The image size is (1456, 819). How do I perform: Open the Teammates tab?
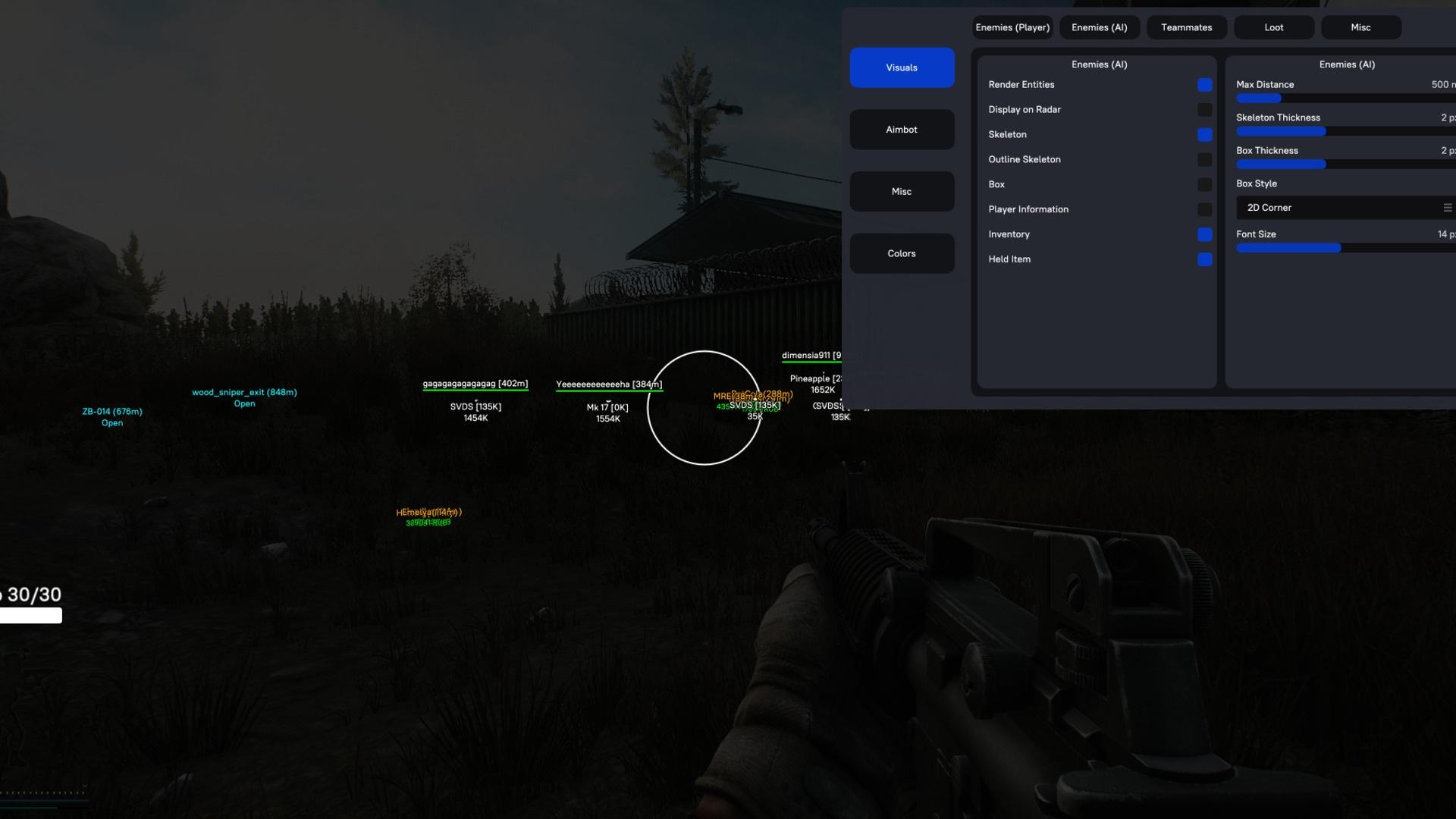click(1186, 27)
